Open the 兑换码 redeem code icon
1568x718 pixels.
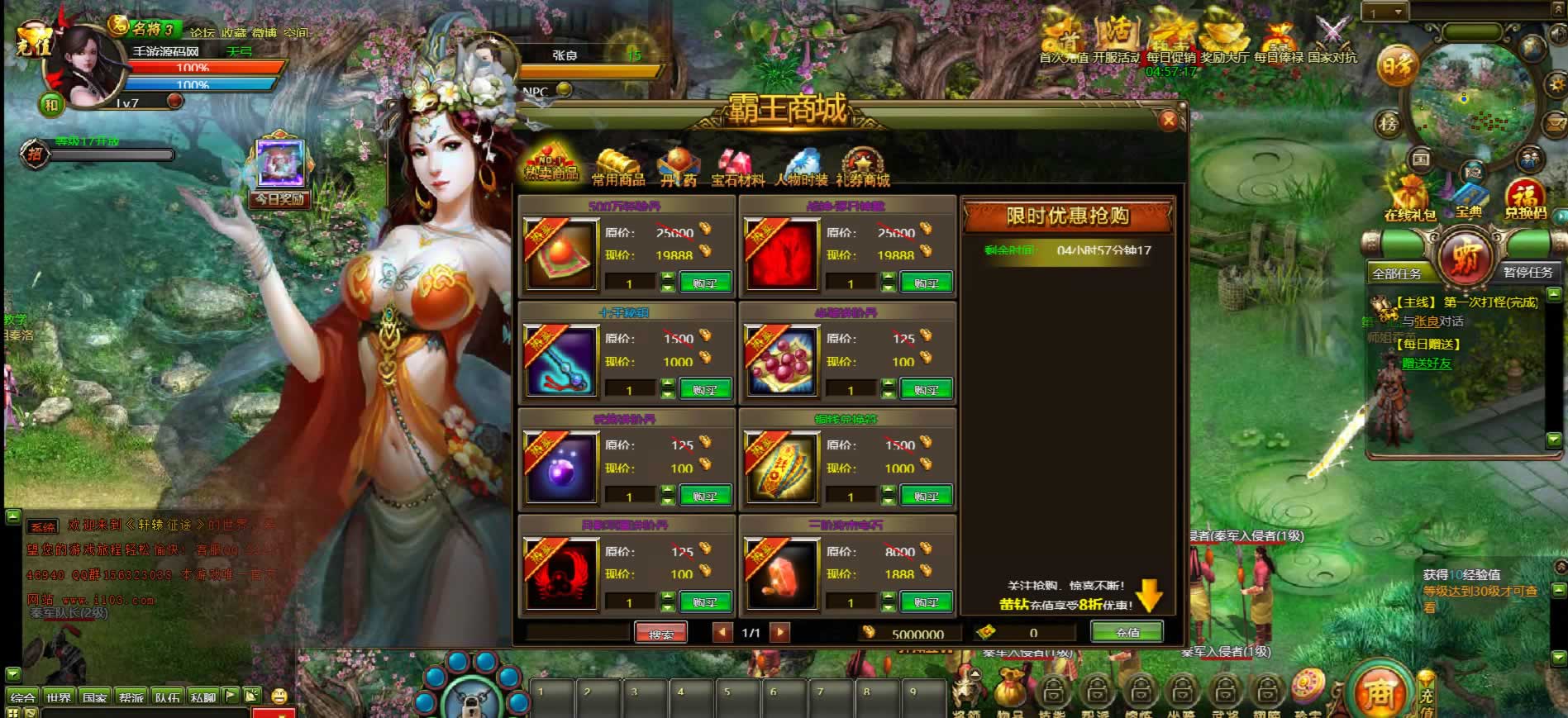[x=1525, y=198]
